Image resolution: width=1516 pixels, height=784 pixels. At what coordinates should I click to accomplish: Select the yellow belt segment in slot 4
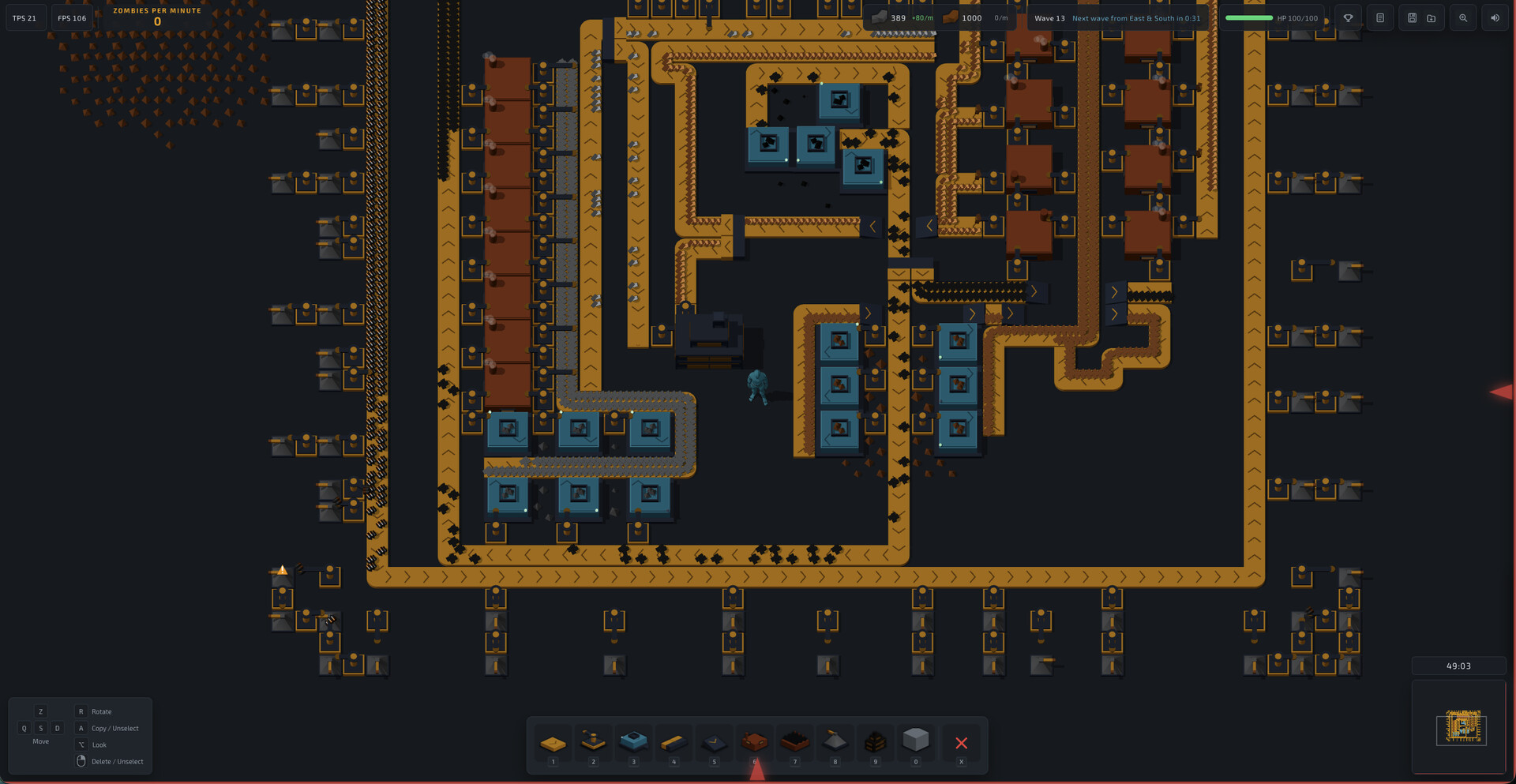pos(674,742)
